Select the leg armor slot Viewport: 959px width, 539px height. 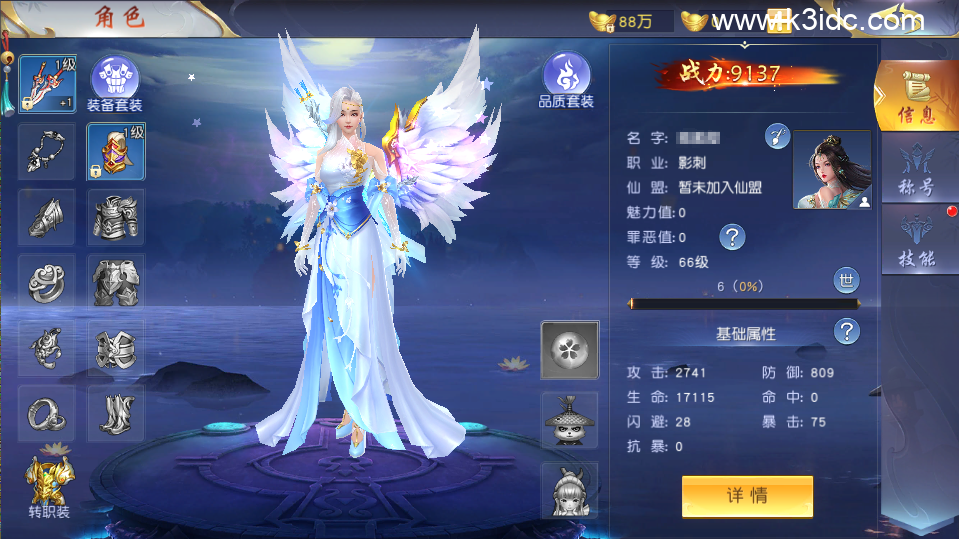coord(115,282)
